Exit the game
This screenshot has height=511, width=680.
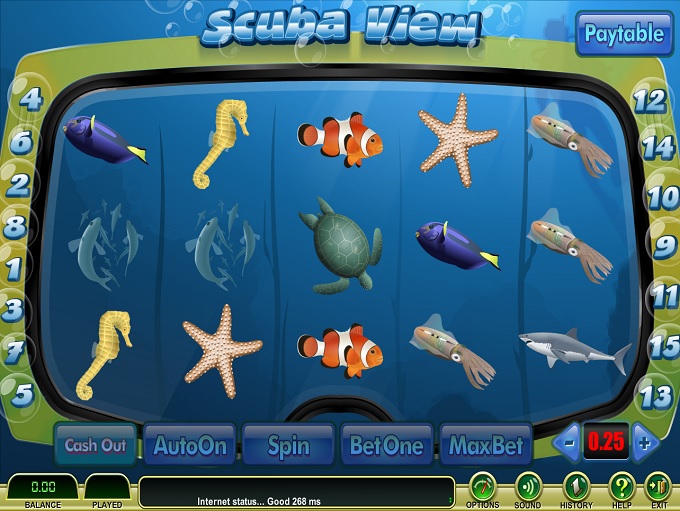pos(657,487)
